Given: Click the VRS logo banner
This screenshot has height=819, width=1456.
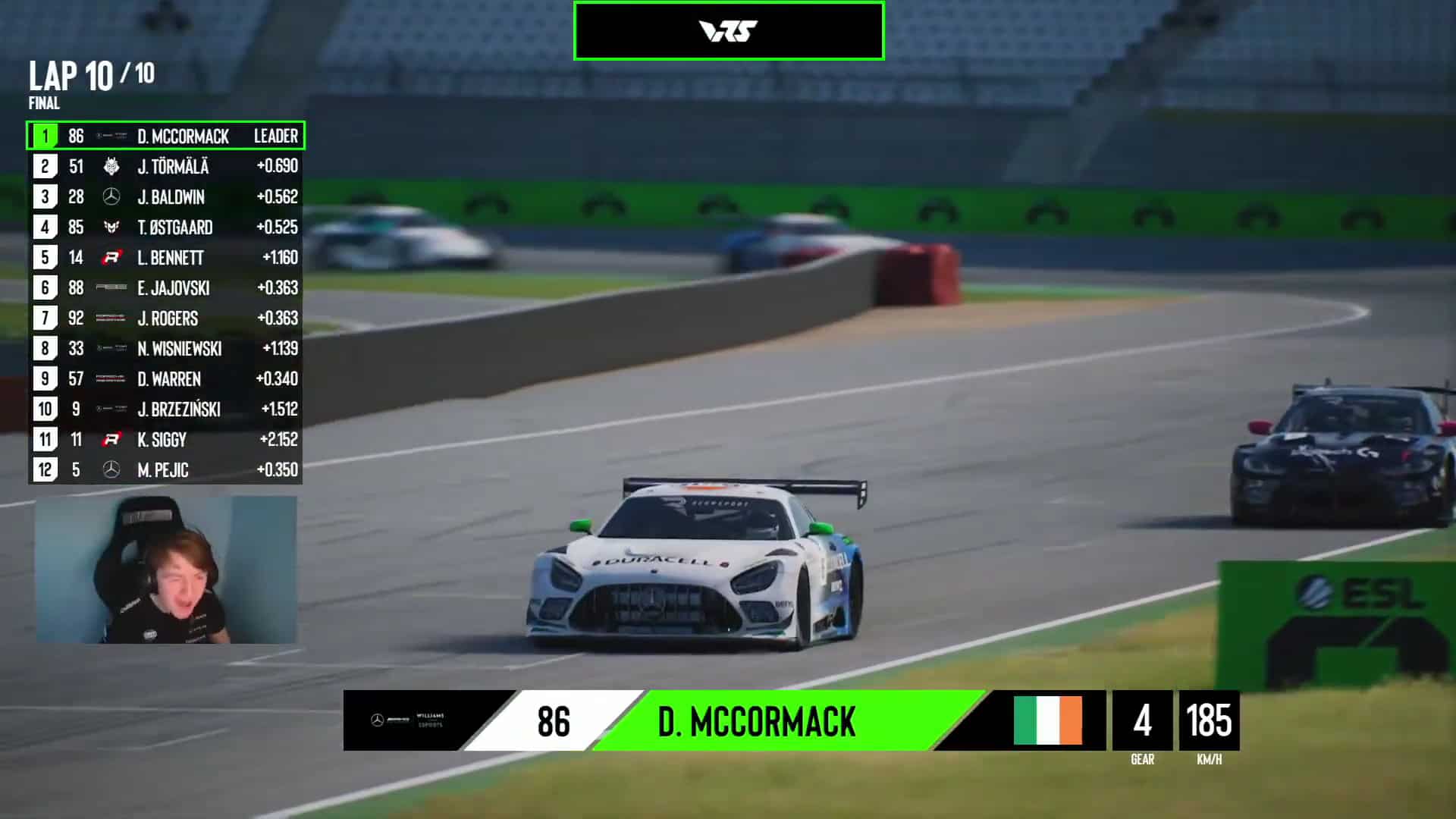Looking at the screenshot, I should click(729, 31).
